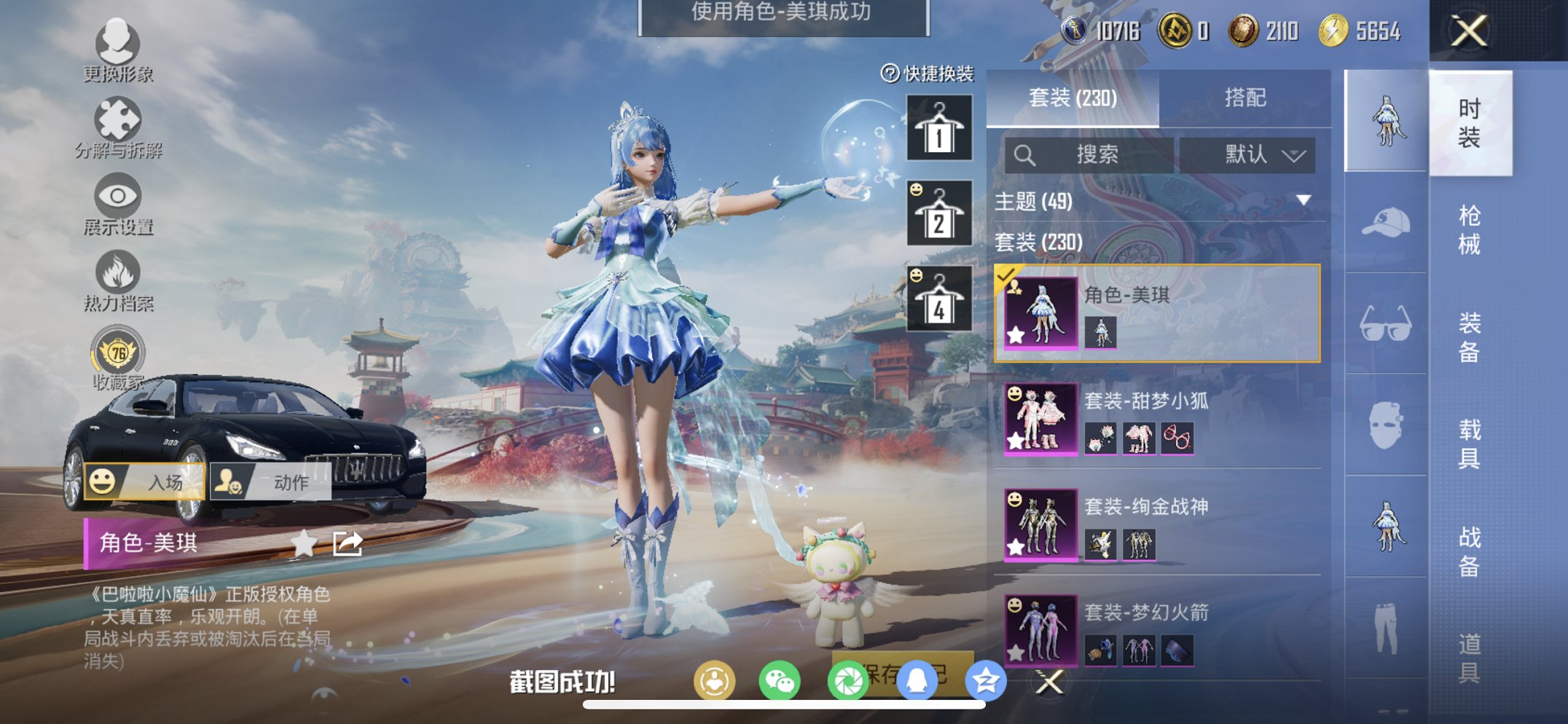
Task: Open the 分解与拆解 dismantle icon
Action: click(119, 119)
